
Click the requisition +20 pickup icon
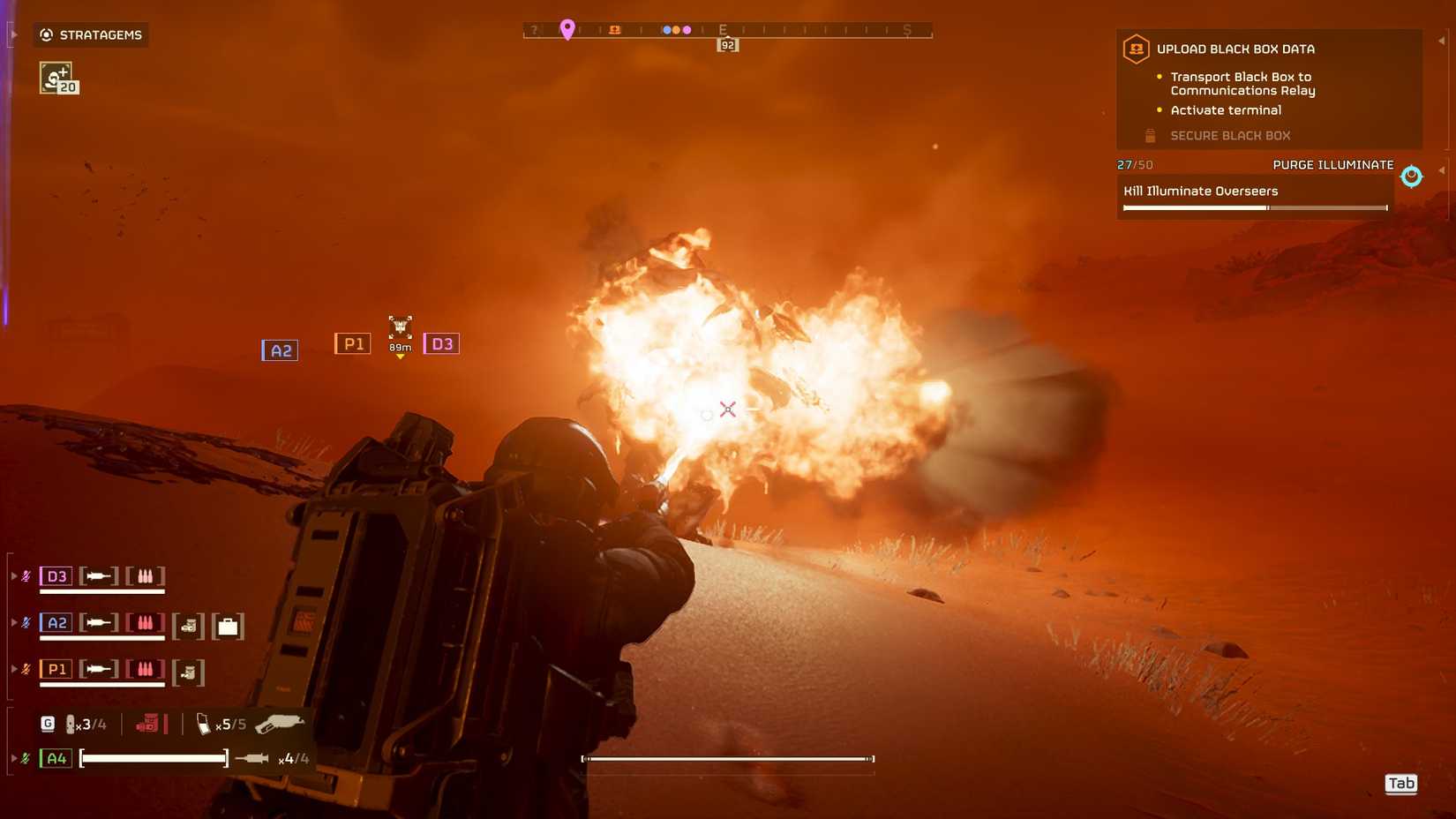[55, 78]
